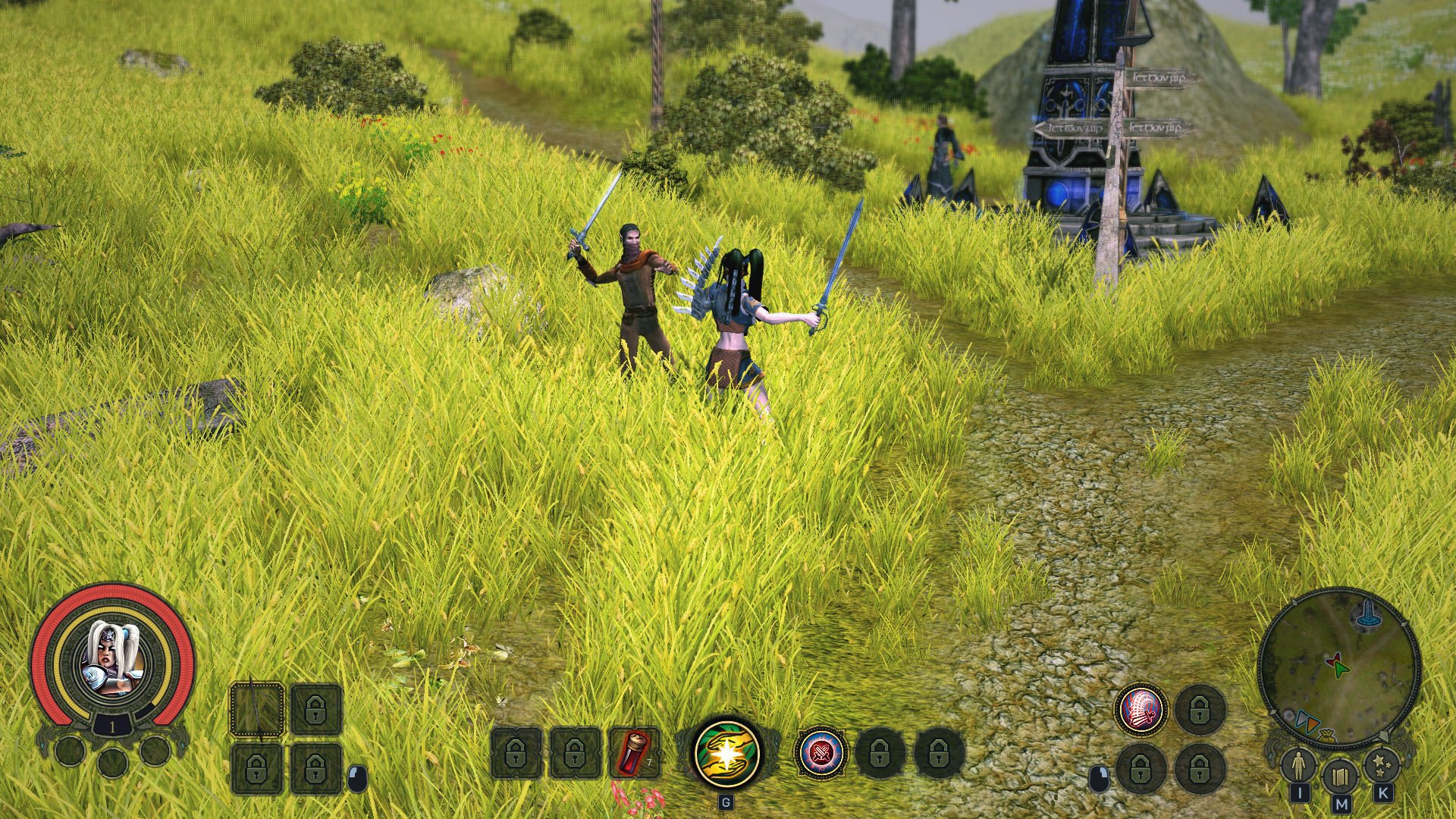1456x819 pixels.
Task: Click on the circular minimap
Action: point(1338,667)
